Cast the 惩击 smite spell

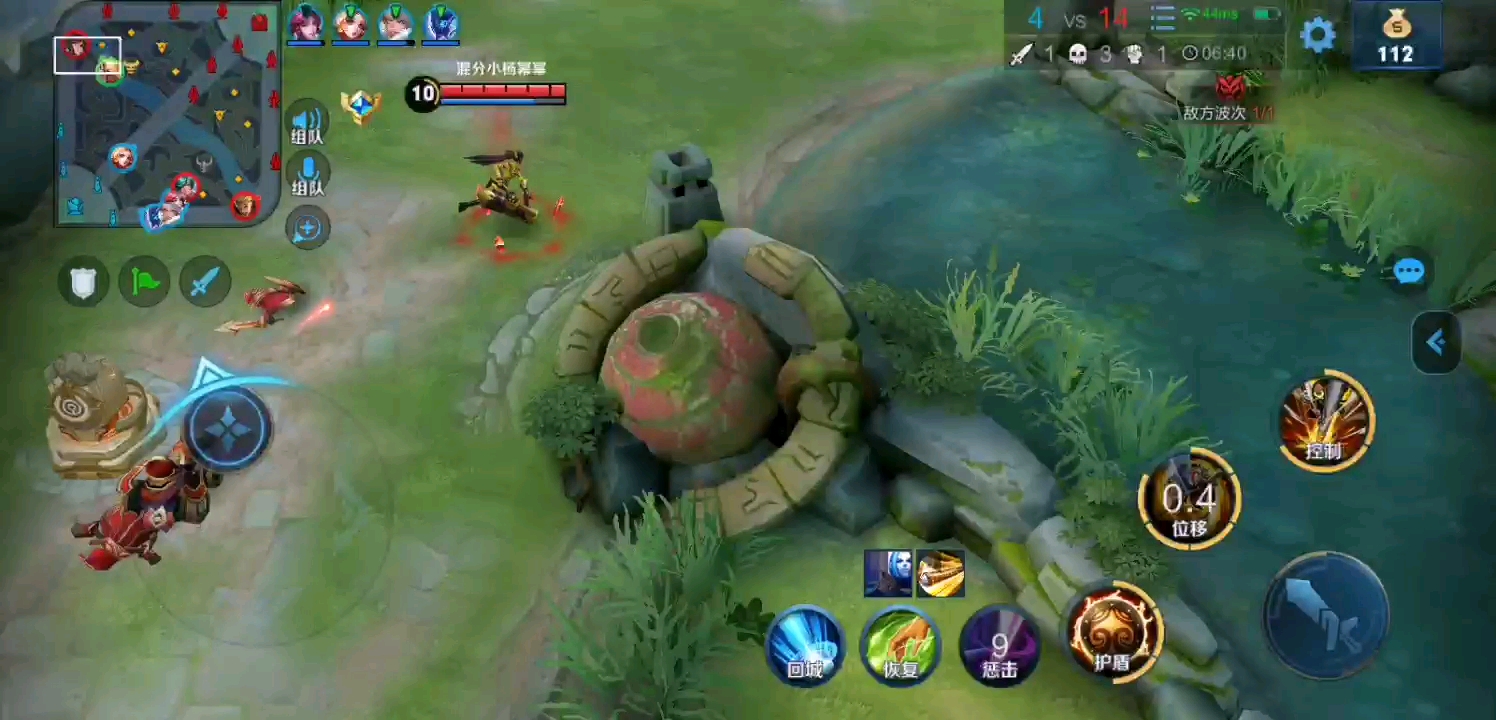(999, 646)
